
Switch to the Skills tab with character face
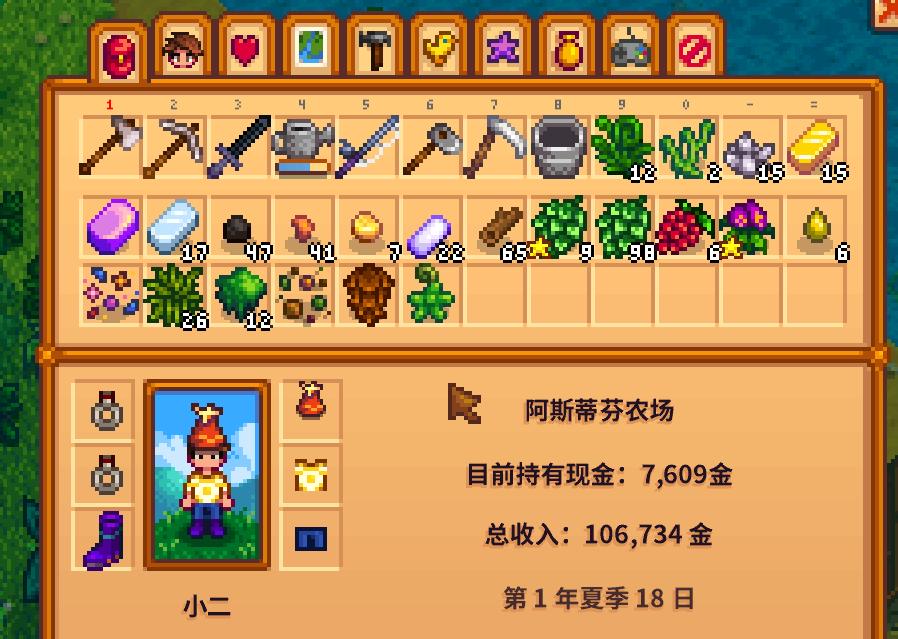pos(183,48)
